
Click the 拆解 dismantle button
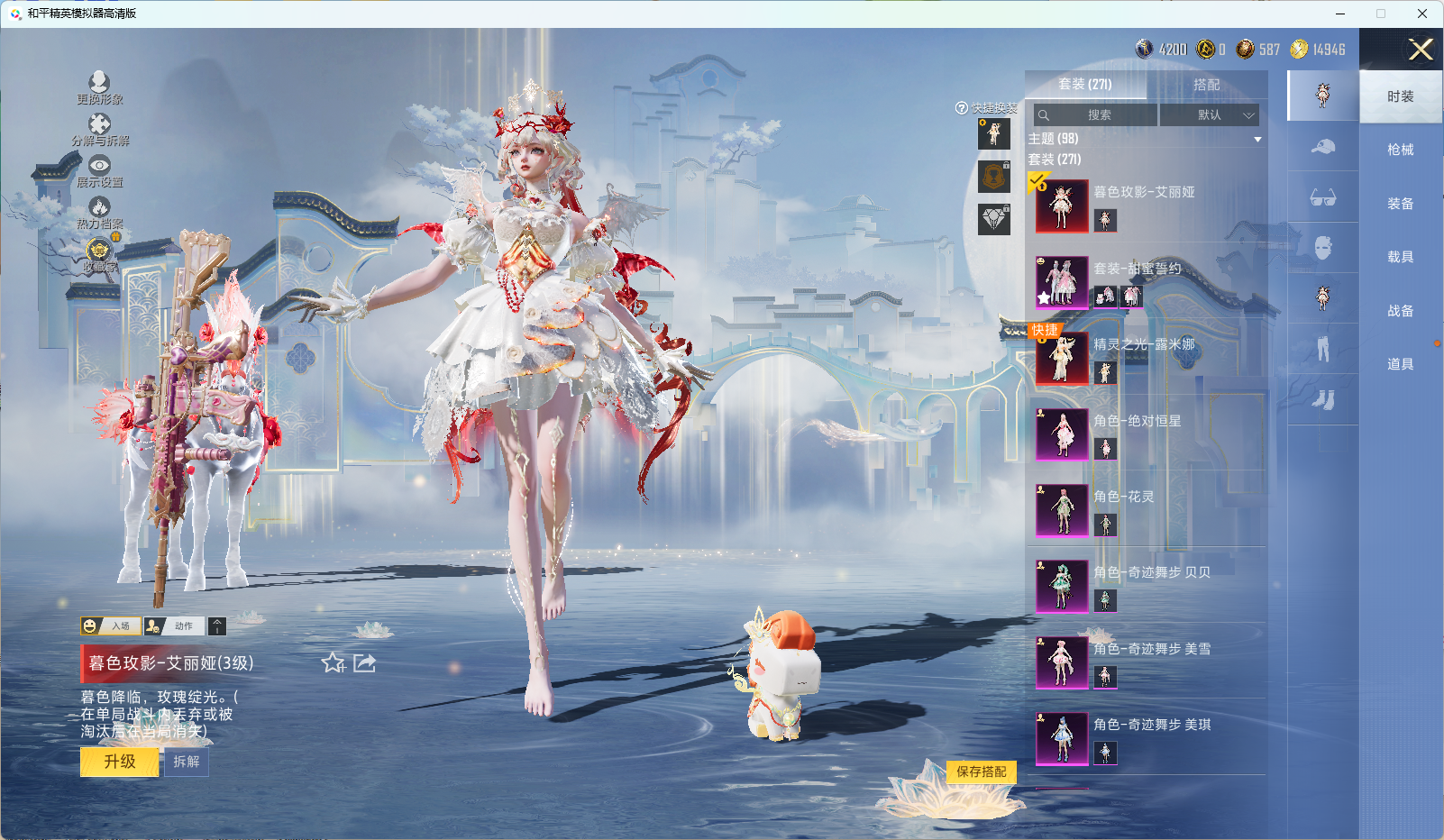coord(187,762)
